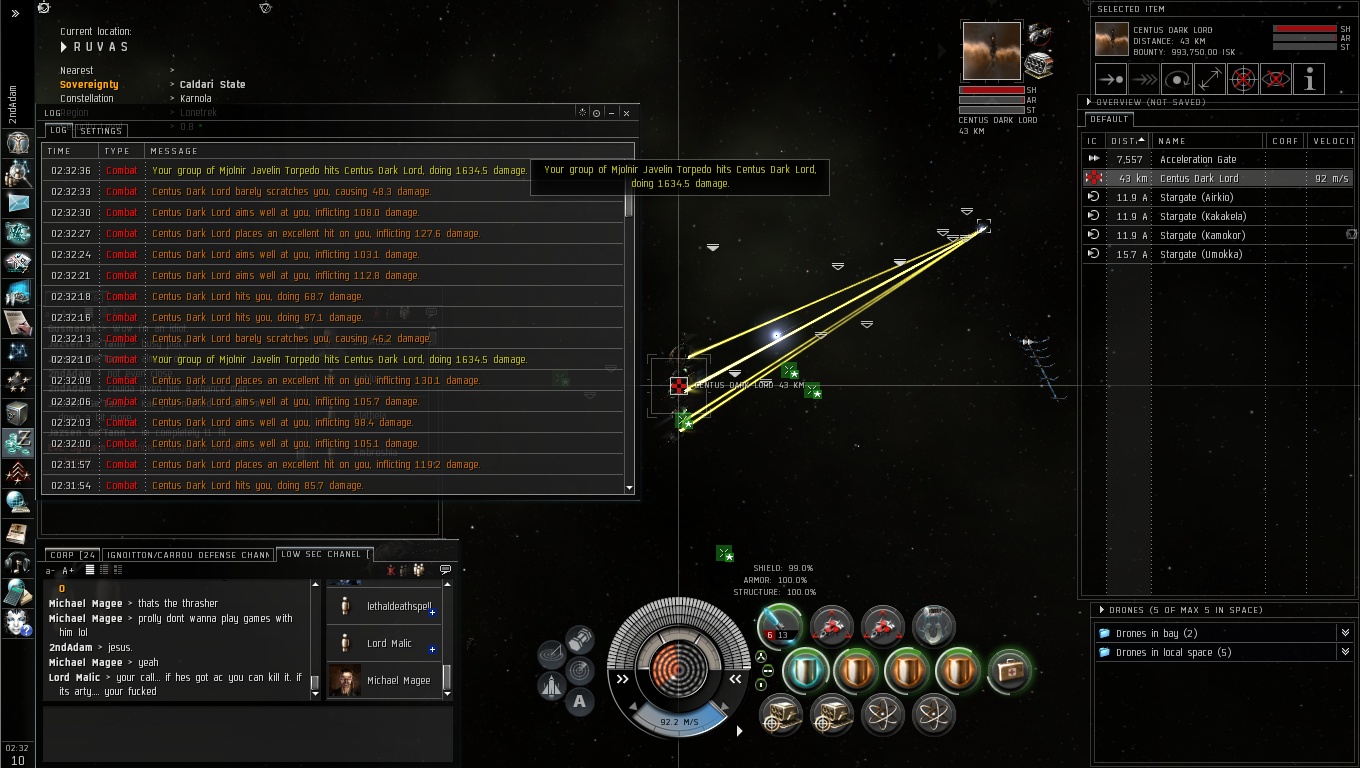Show info for Centus Dark Lord

pos(1308,78)
